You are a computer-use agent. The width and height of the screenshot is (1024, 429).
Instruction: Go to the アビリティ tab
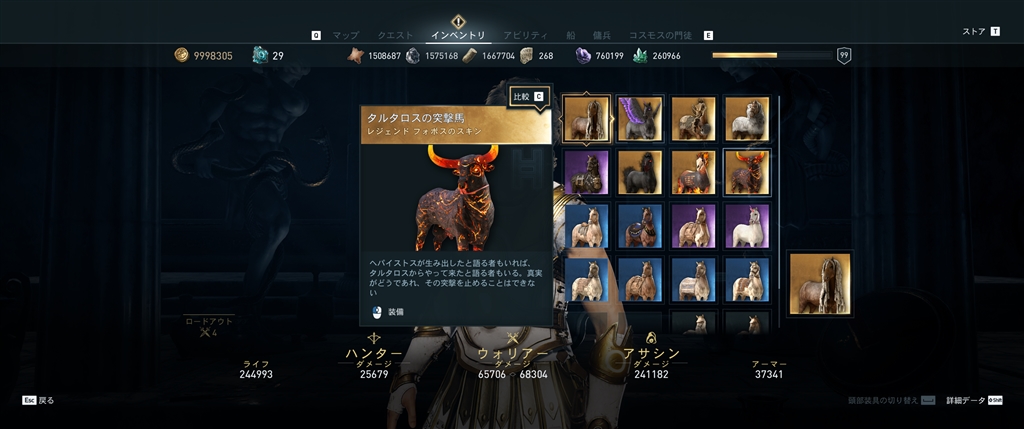pos(525,35)
